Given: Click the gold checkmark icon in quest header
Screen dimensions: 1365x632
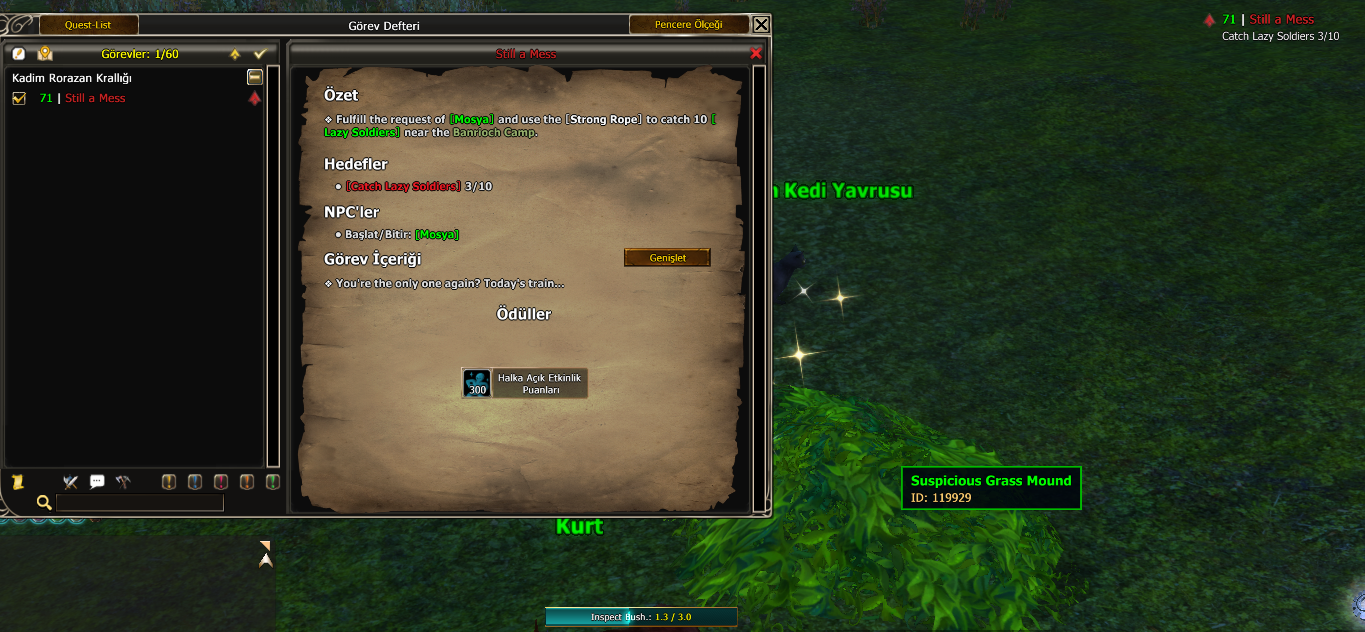Looking at the screenshot, I should tap(260, 54).
